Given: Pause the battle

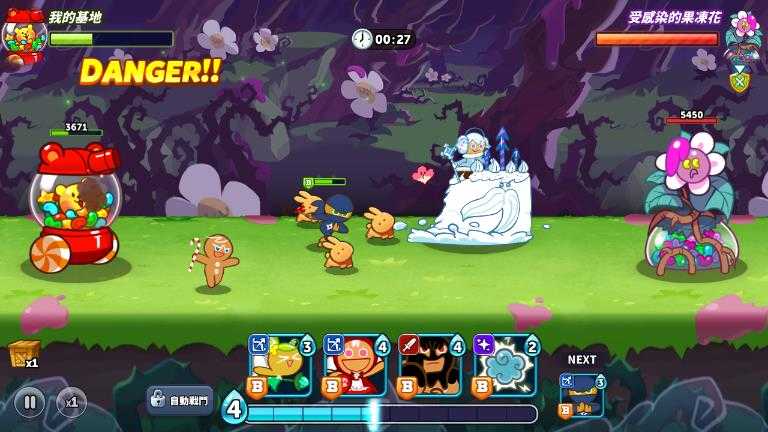Looking at the screenshot, I should point(29,402).
